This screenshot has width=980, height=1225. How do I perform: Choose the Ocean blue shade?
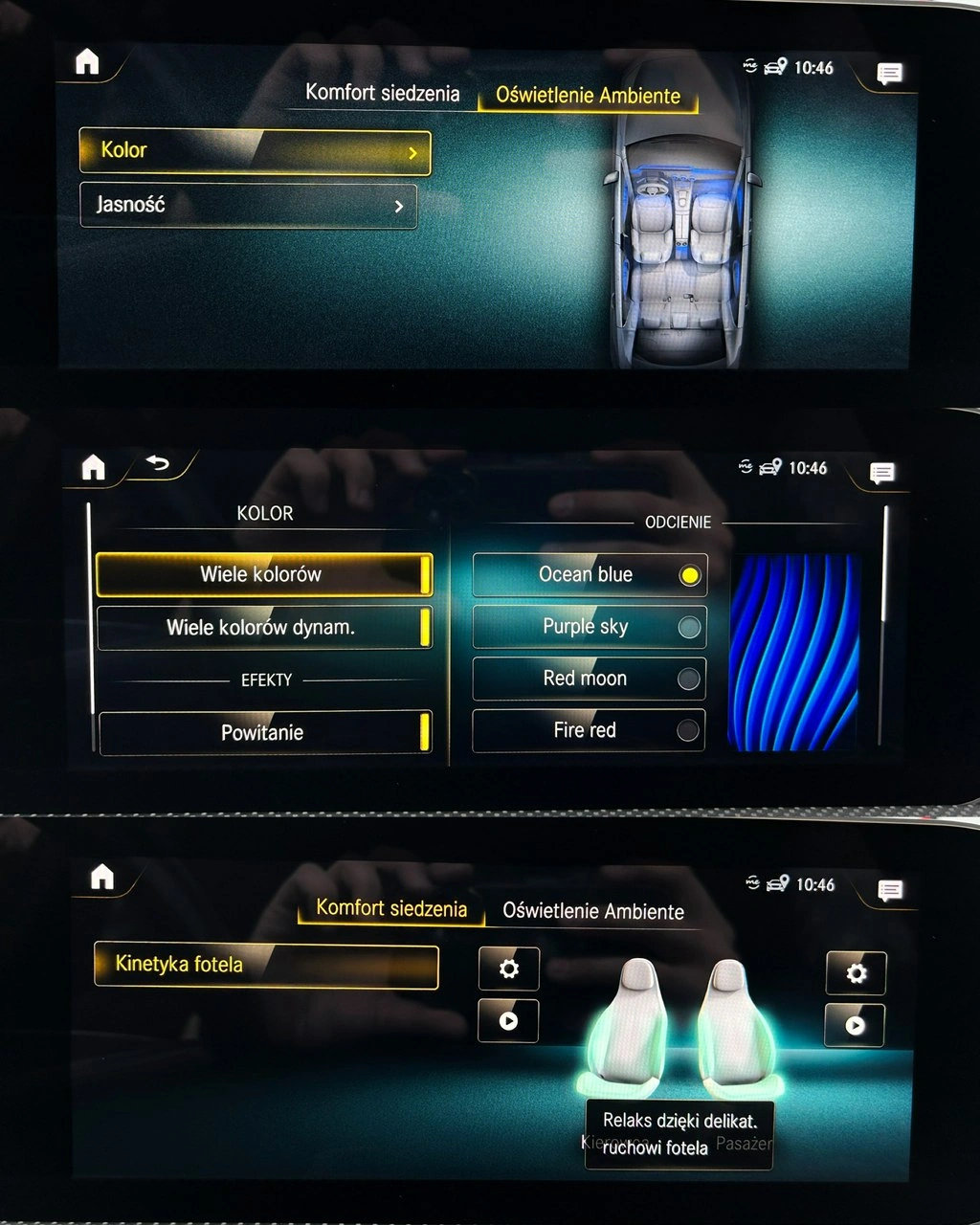tap(590, 575)
